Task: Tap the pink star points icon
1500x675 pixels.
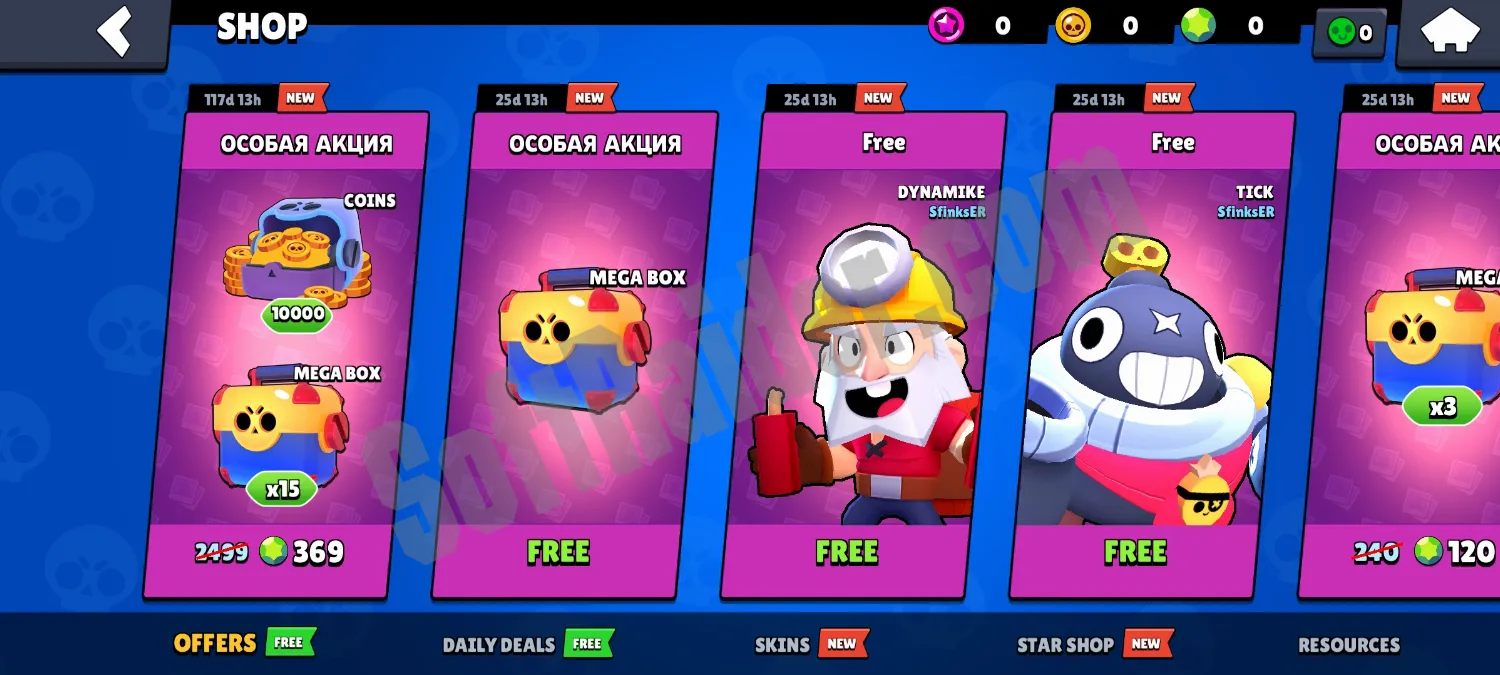Action: pos(946,26)
